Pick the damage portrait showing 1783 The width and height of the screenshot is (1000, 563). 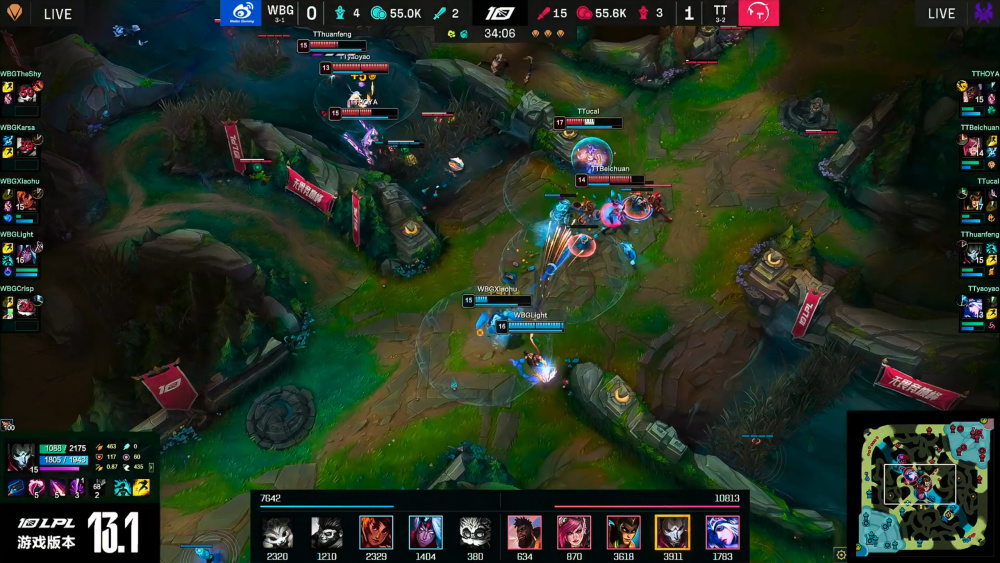(722, 532)
